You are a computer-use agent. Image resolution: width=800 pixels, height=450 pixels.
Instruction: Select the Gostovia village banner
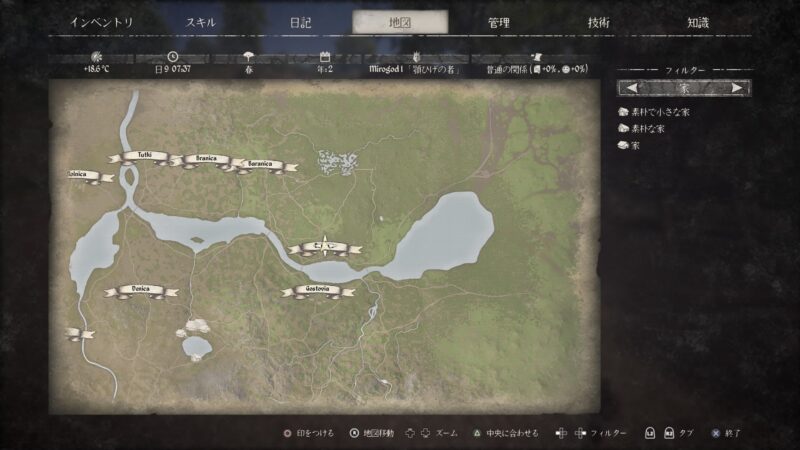pos(318,290)
